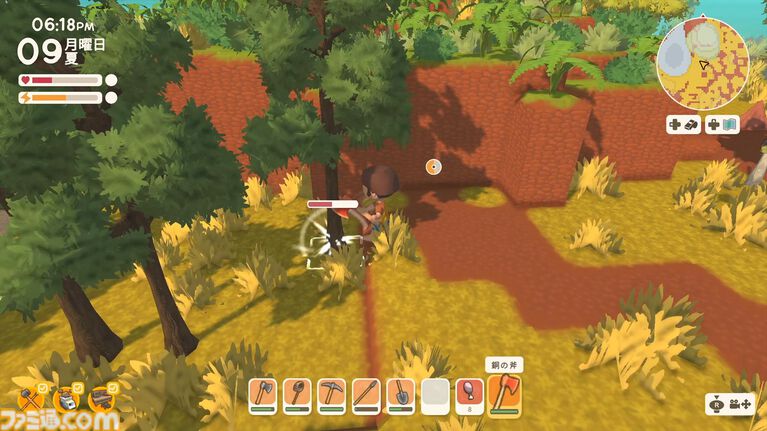
Task: Select the meat drumstick item slot
Action: [469, 393]
